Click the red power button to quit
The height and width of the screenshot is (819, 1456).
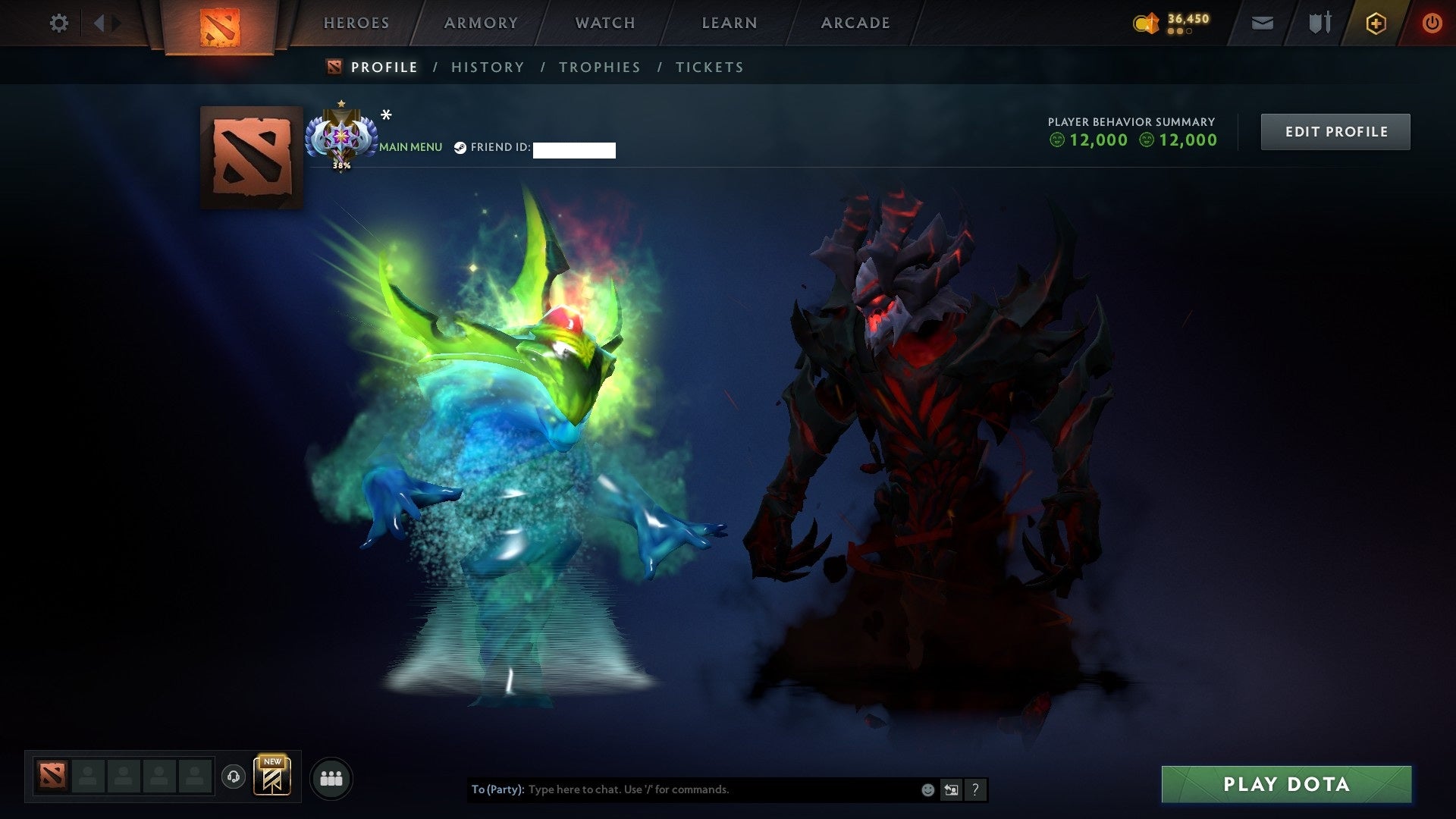pos(1432,23)
